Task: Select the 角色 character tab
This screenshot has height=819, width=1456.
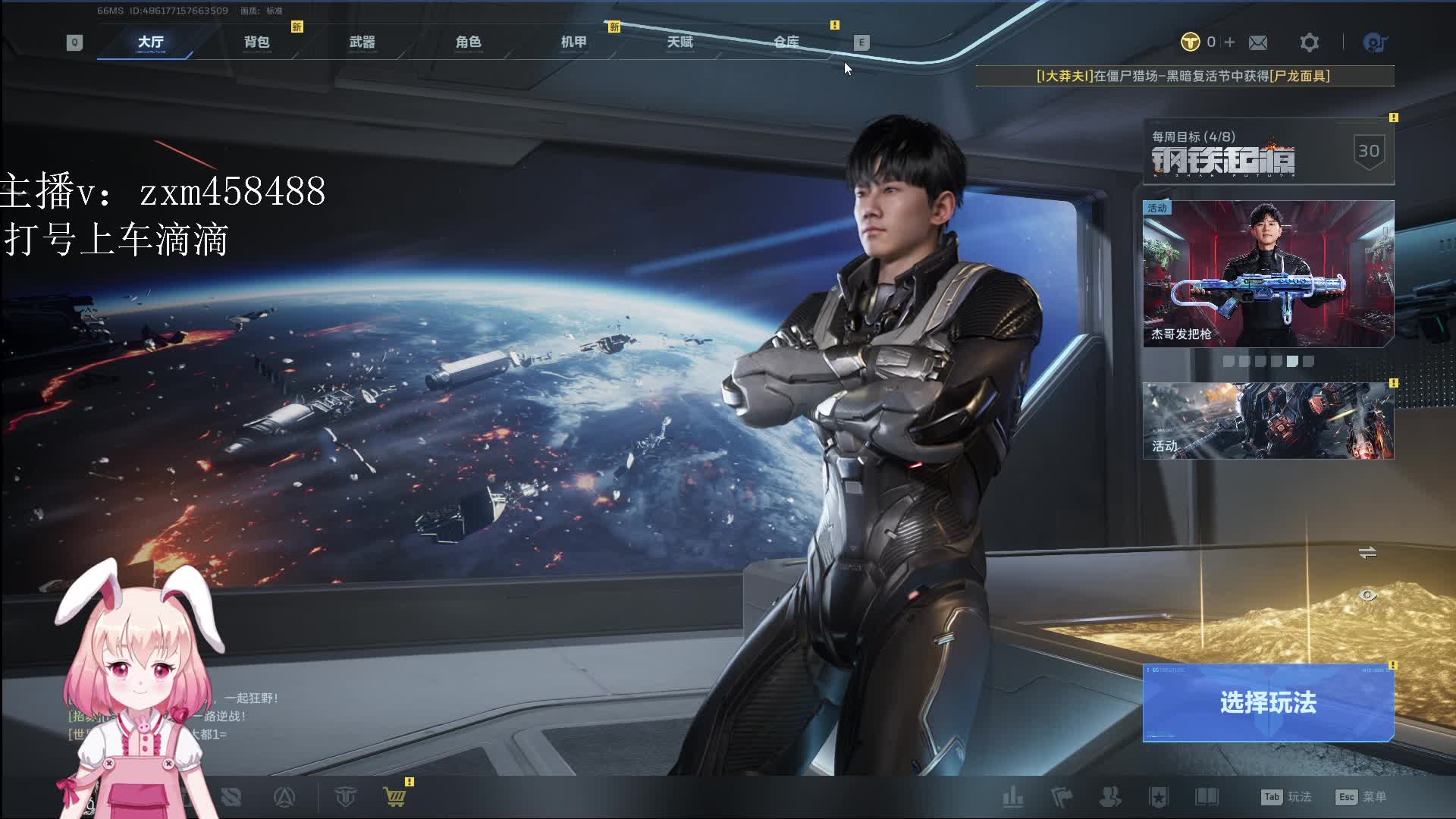Action: 469,42
